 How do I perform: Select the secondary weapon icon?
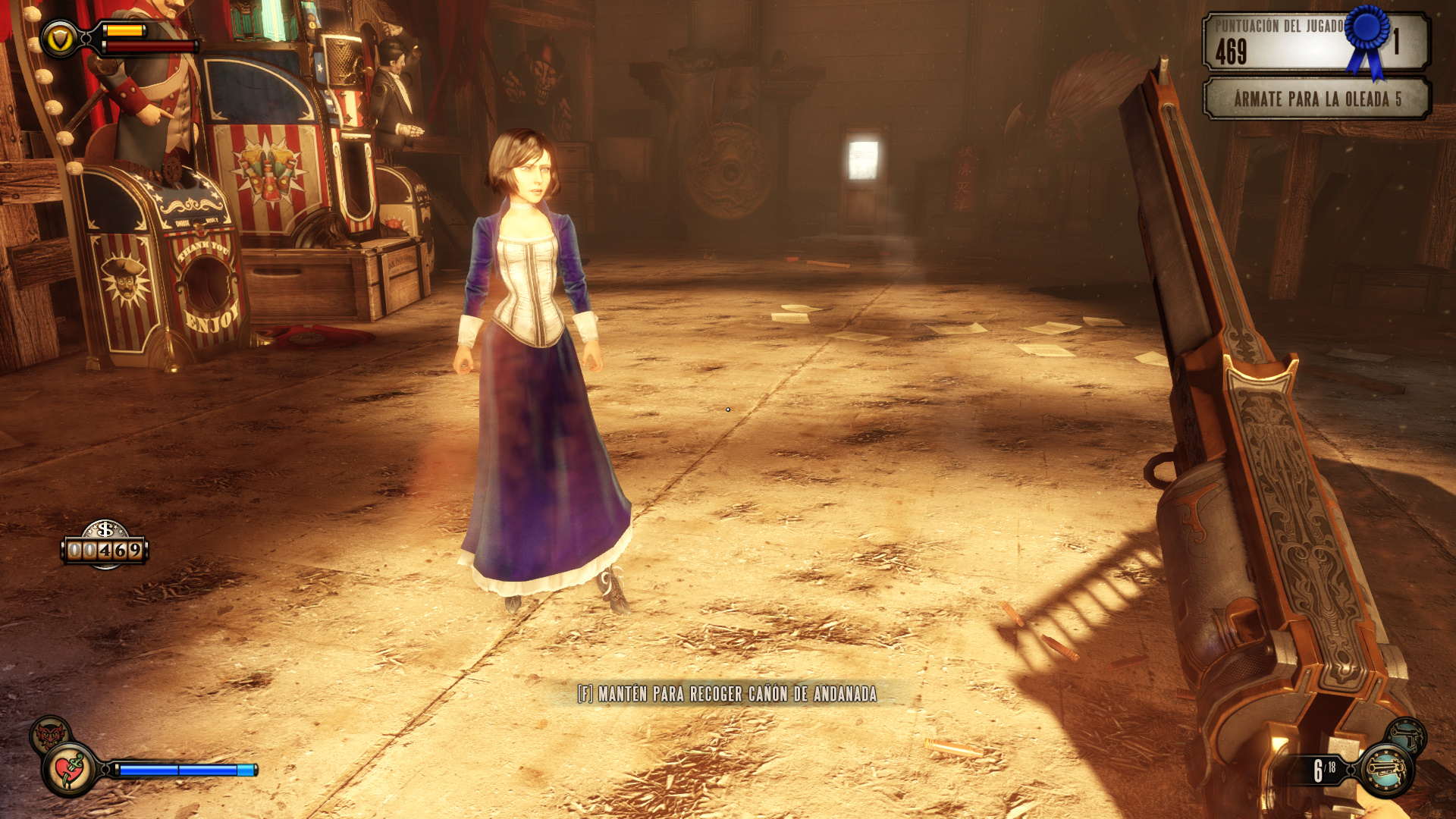pyautogui.click(x=1407, y=736)
